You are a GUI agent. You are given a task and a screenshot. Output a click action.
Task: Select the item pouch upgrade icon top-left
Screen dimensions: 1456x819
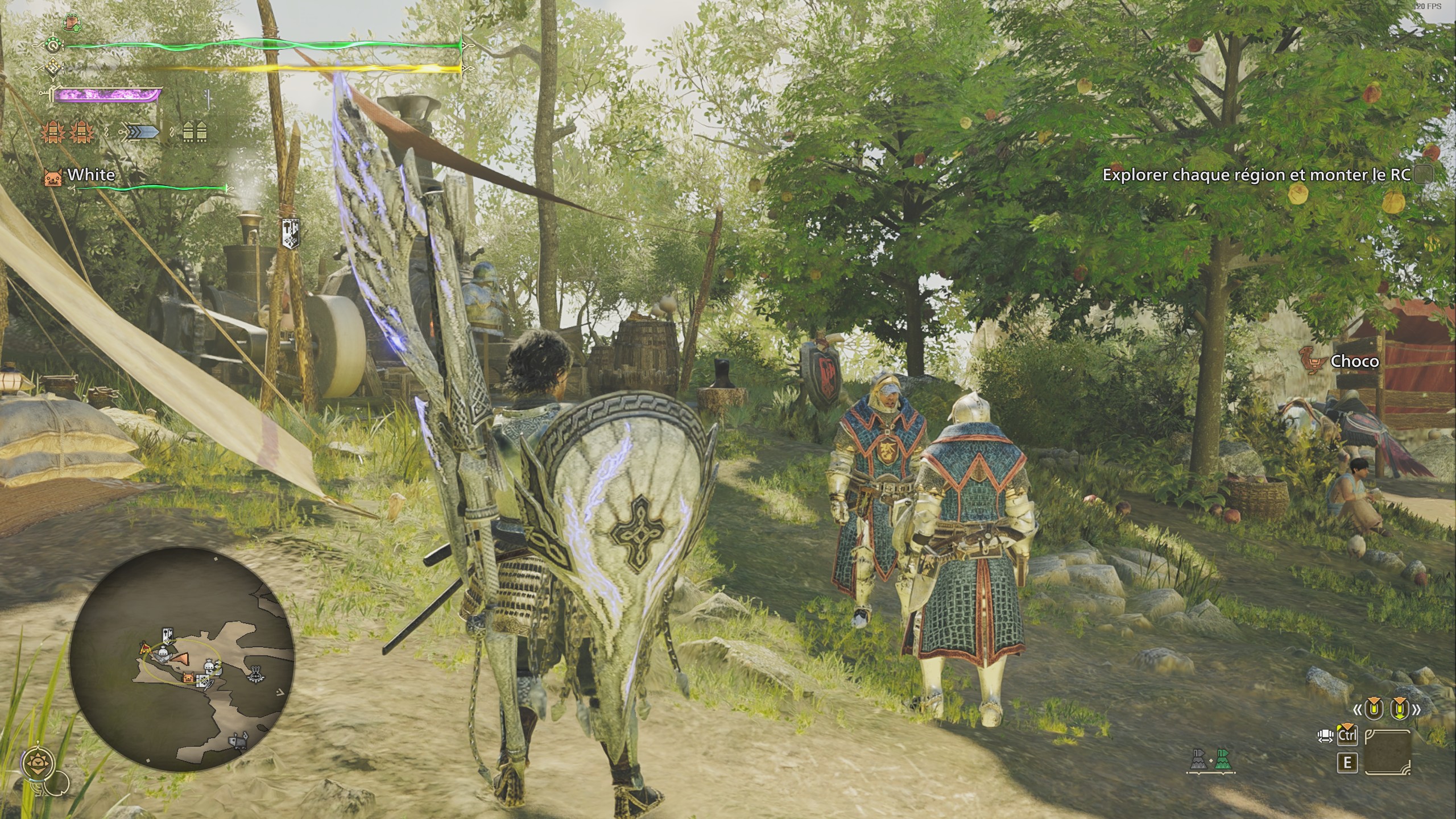pos(72,22)
